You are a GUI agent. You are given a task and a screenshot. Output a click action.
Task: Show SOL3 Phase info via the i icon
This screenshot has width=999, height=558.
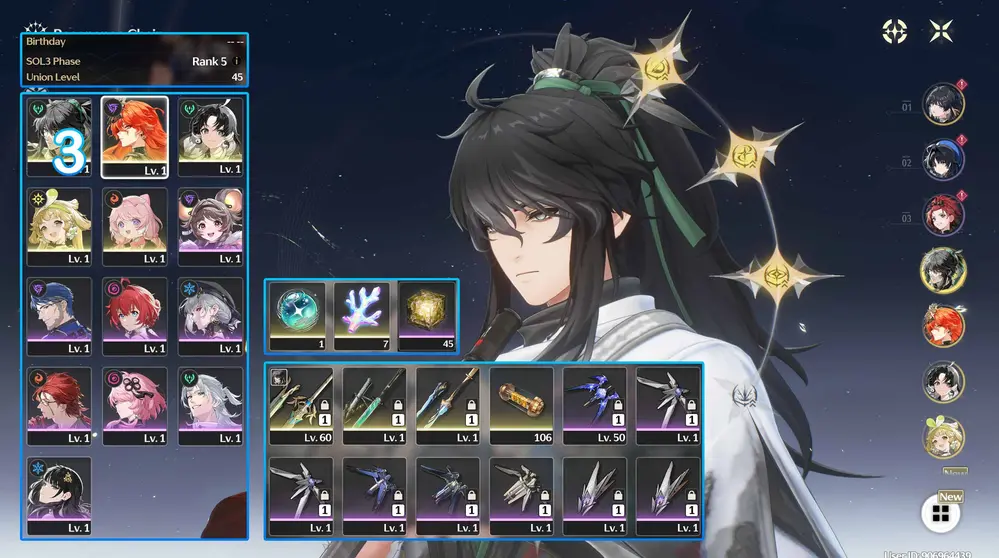237,61
